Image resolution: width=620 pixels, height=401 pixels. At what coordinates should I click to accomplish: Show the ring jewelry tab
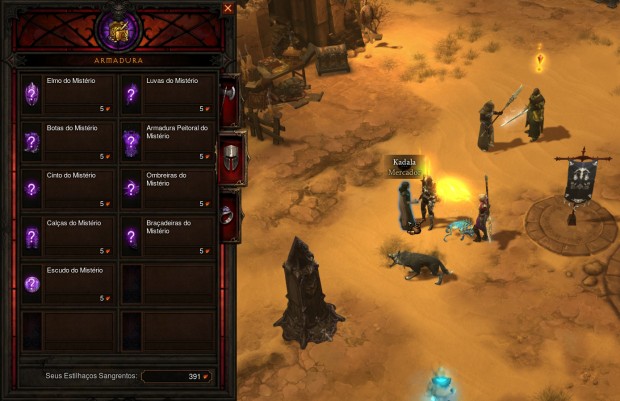click(x=230, y=214)
